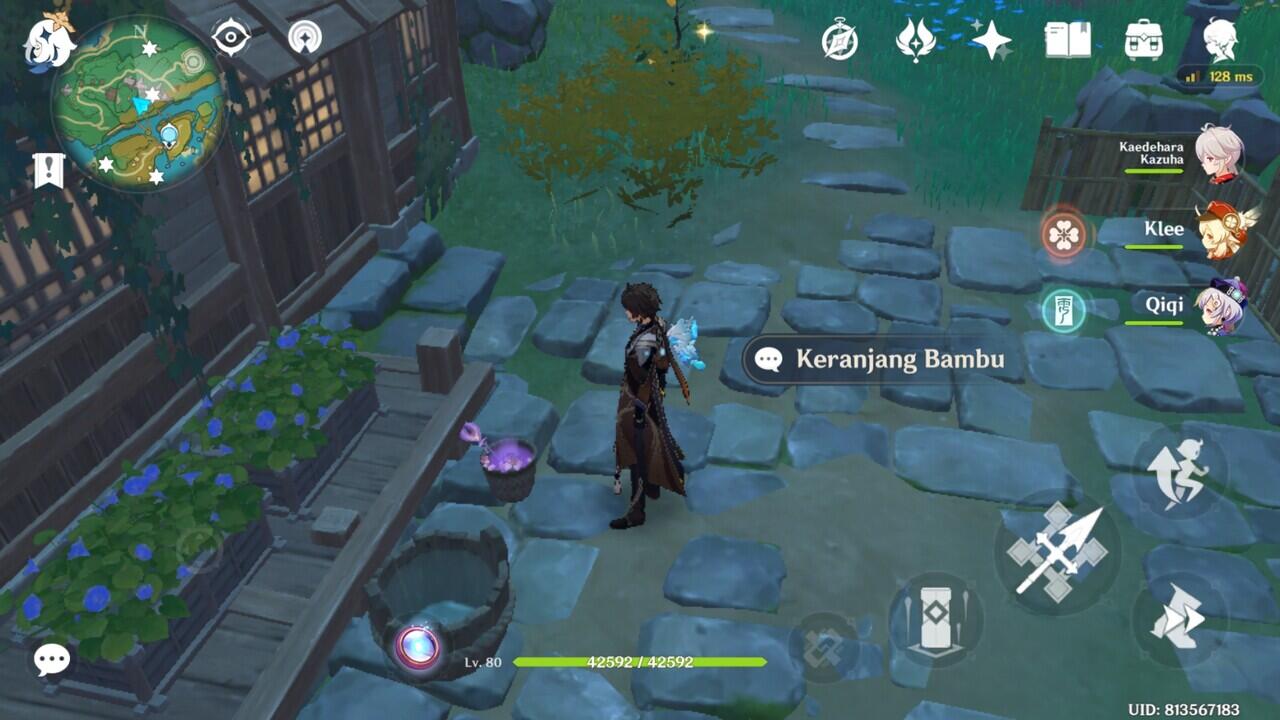Image resolution: width=1280 pixels, height=720 pixels.
Task: Open the compass events icon
Action: click(x=840, y=40)
